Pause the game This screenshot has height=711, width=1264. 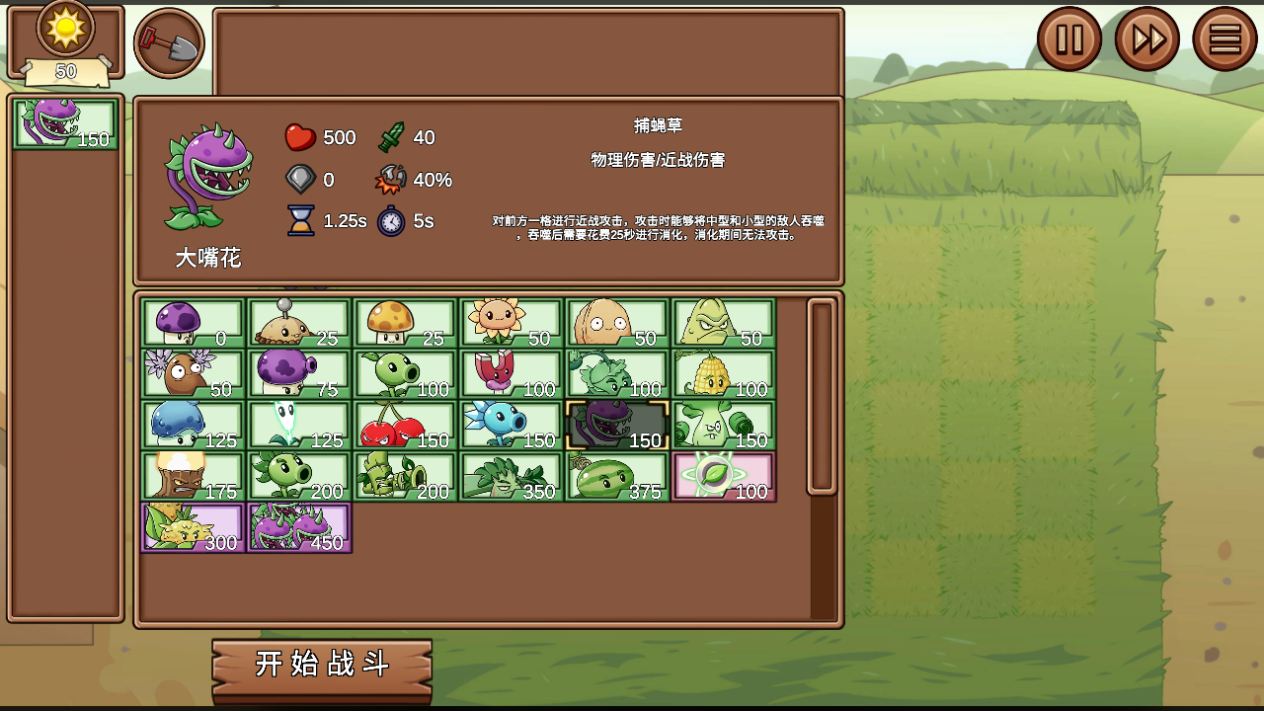[x=1068, y=40]
